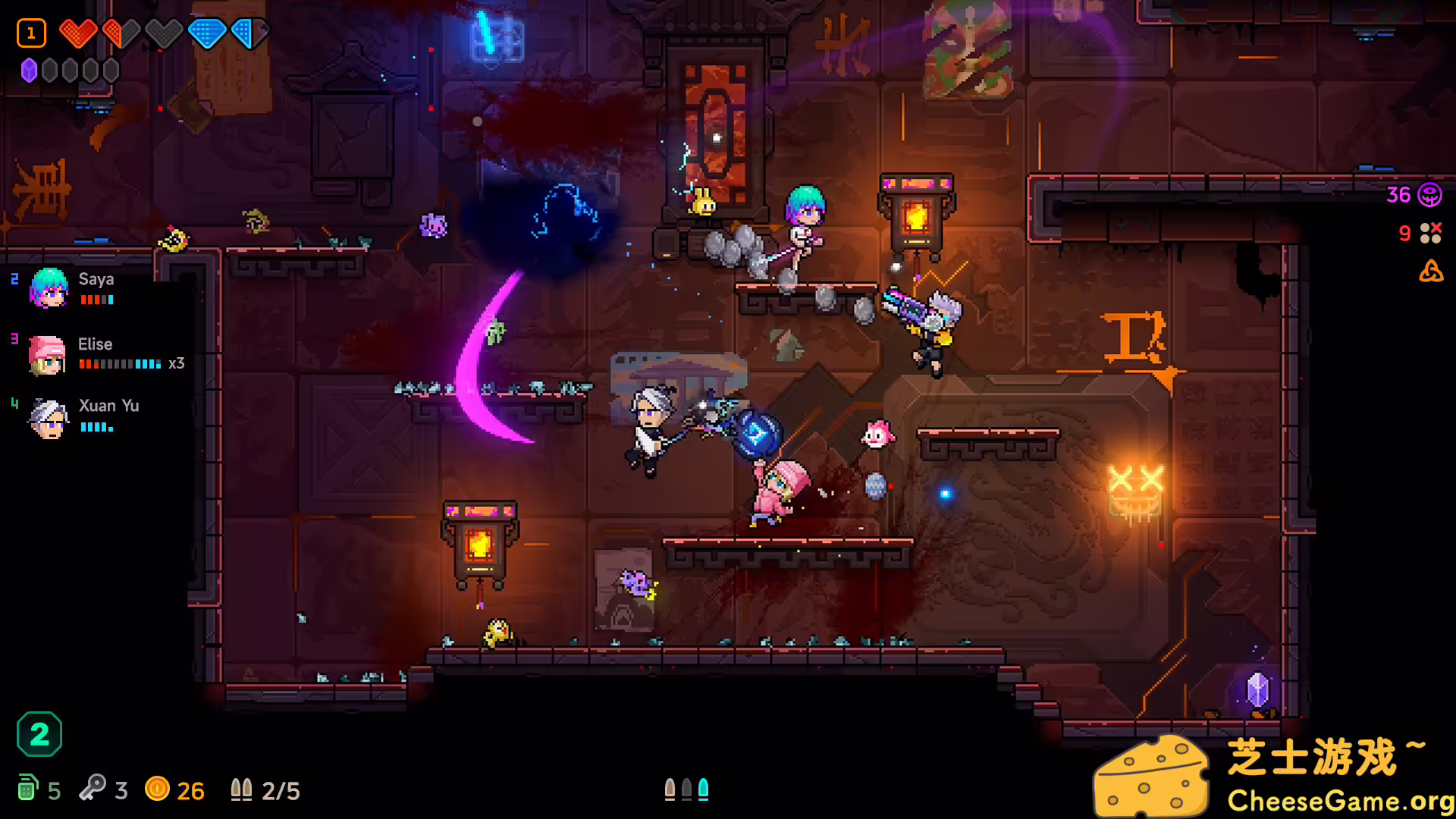Click the cyan bullet indicator at bottom center

point(704,789)
